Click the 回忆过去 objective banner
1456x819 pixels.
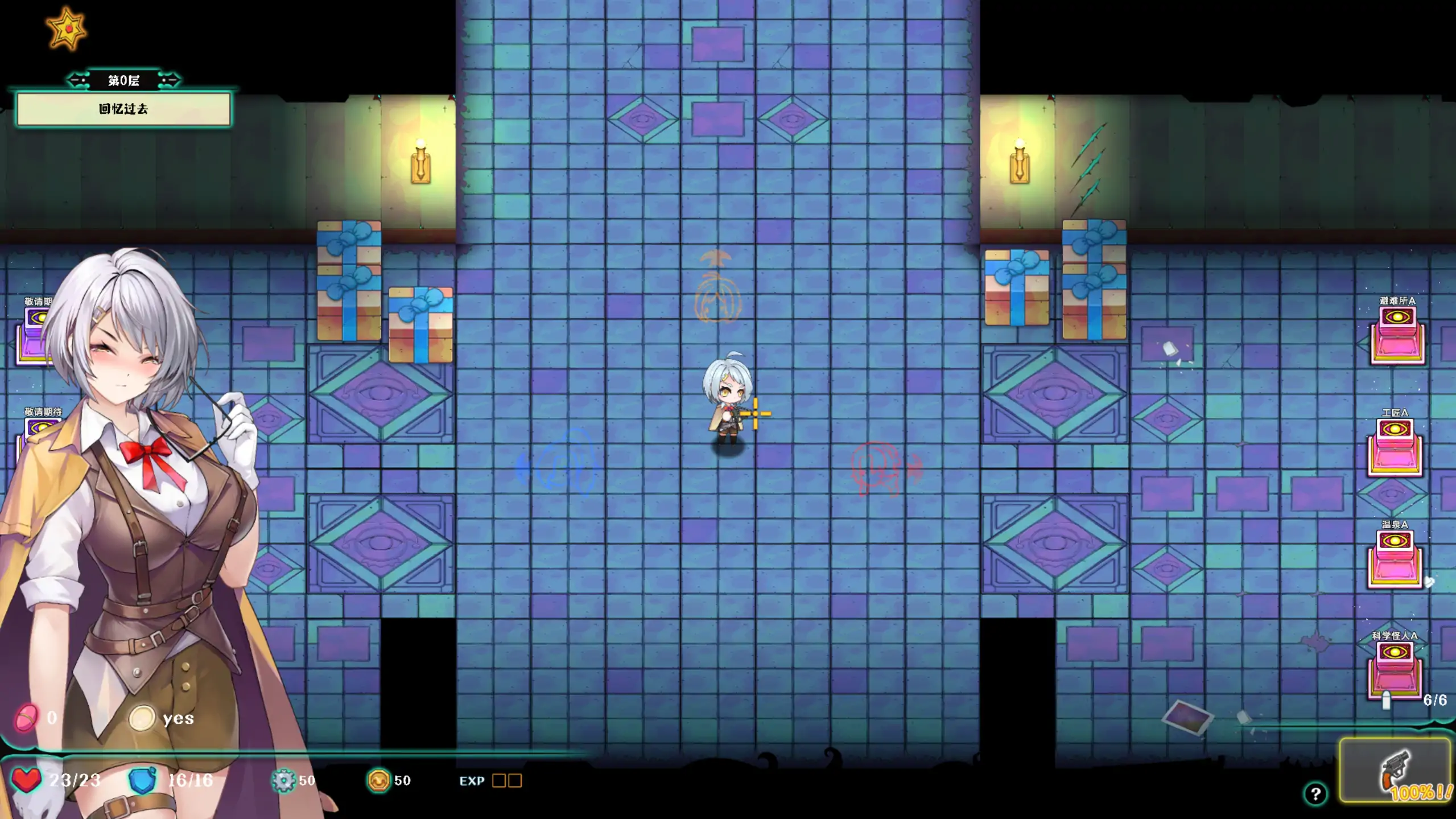(123, 109)
